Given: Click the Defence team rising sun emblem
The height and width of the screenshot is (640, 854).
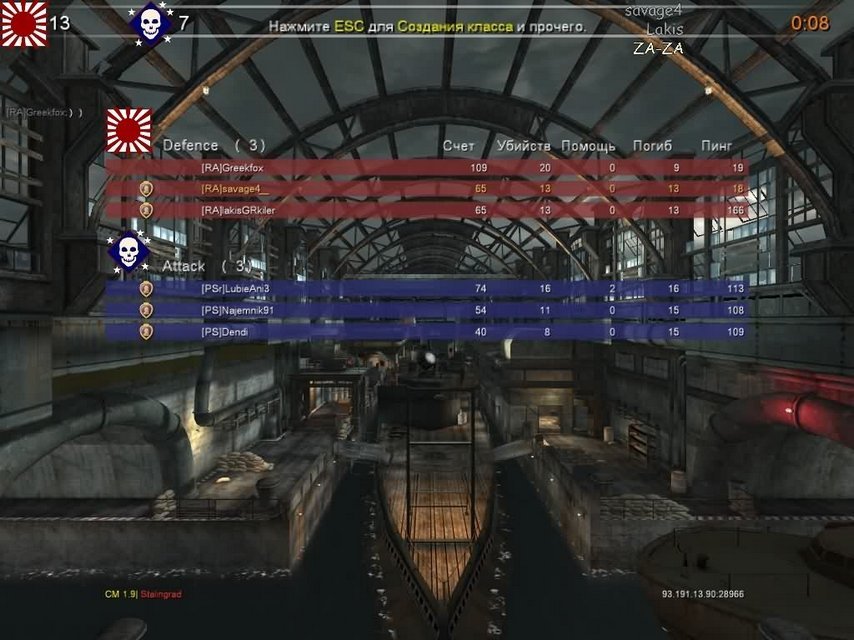Looking at the screenshot, I should coord(130,131).
